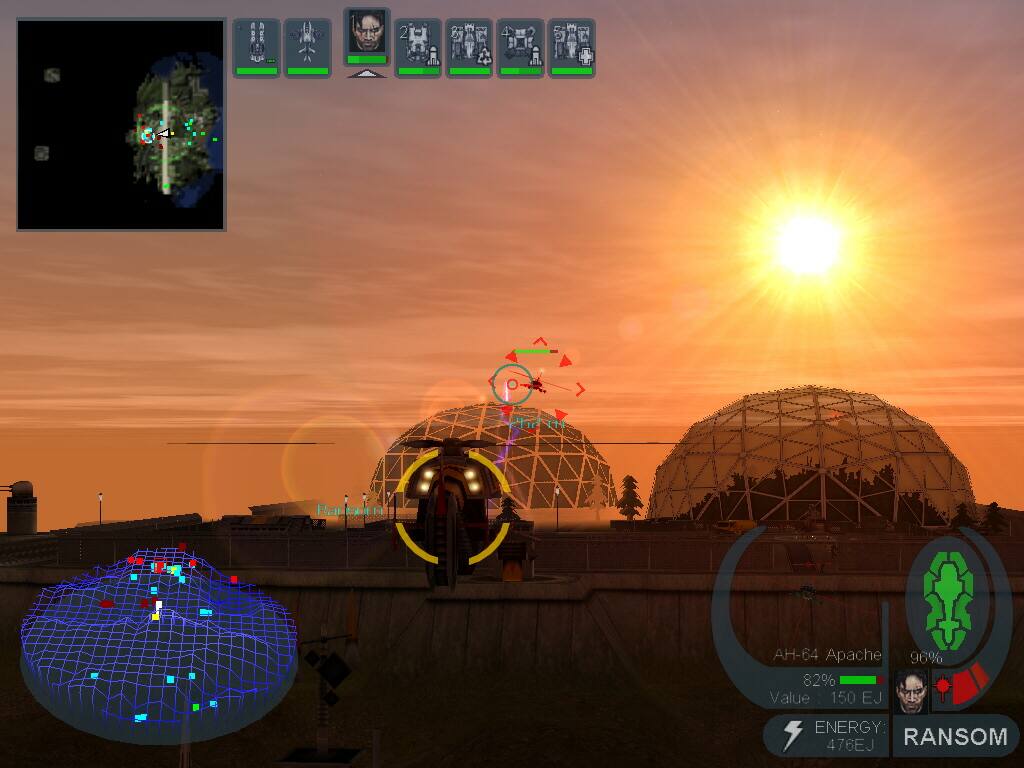Click the lightning bolt energy icon
The image size is (1024, 768).
click(792, 736)
